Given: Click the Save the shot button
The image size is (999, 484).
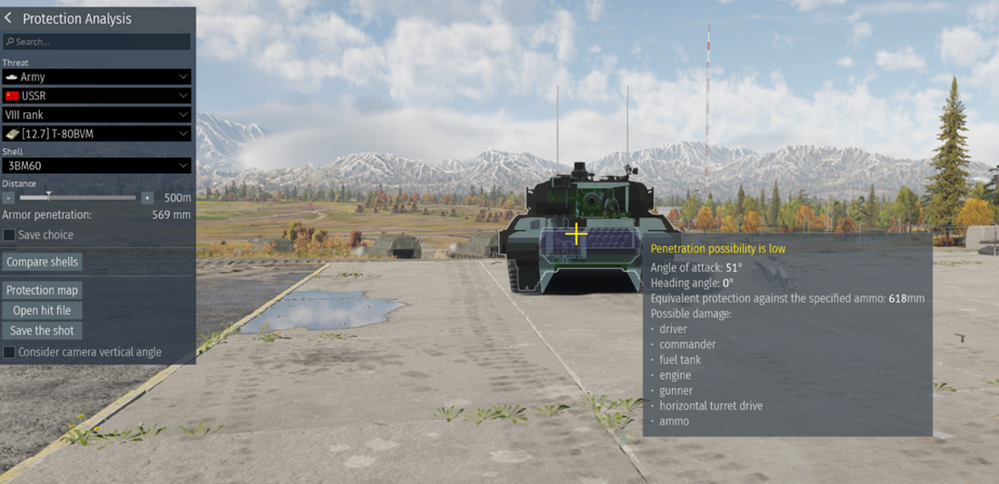Looking at the screenshot, I should click(x=42, y=330).
